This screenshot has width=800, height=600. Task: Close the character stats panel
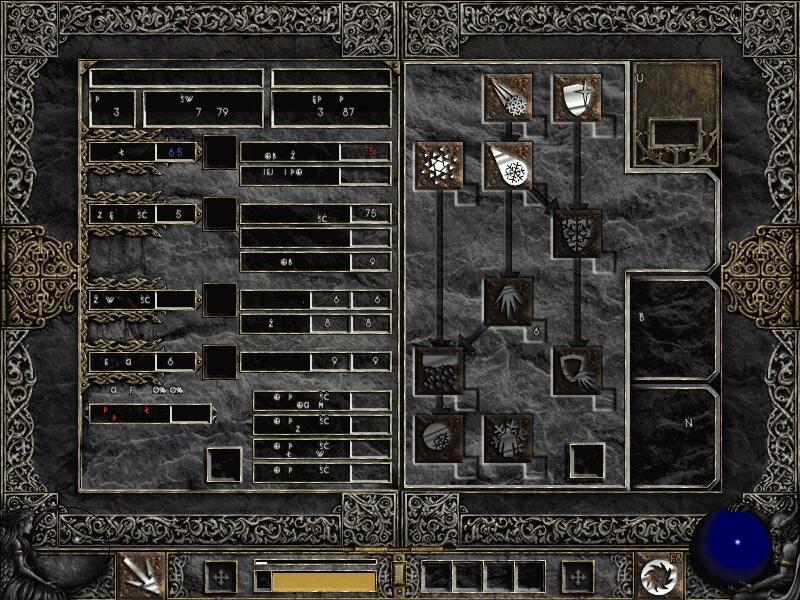224,464
